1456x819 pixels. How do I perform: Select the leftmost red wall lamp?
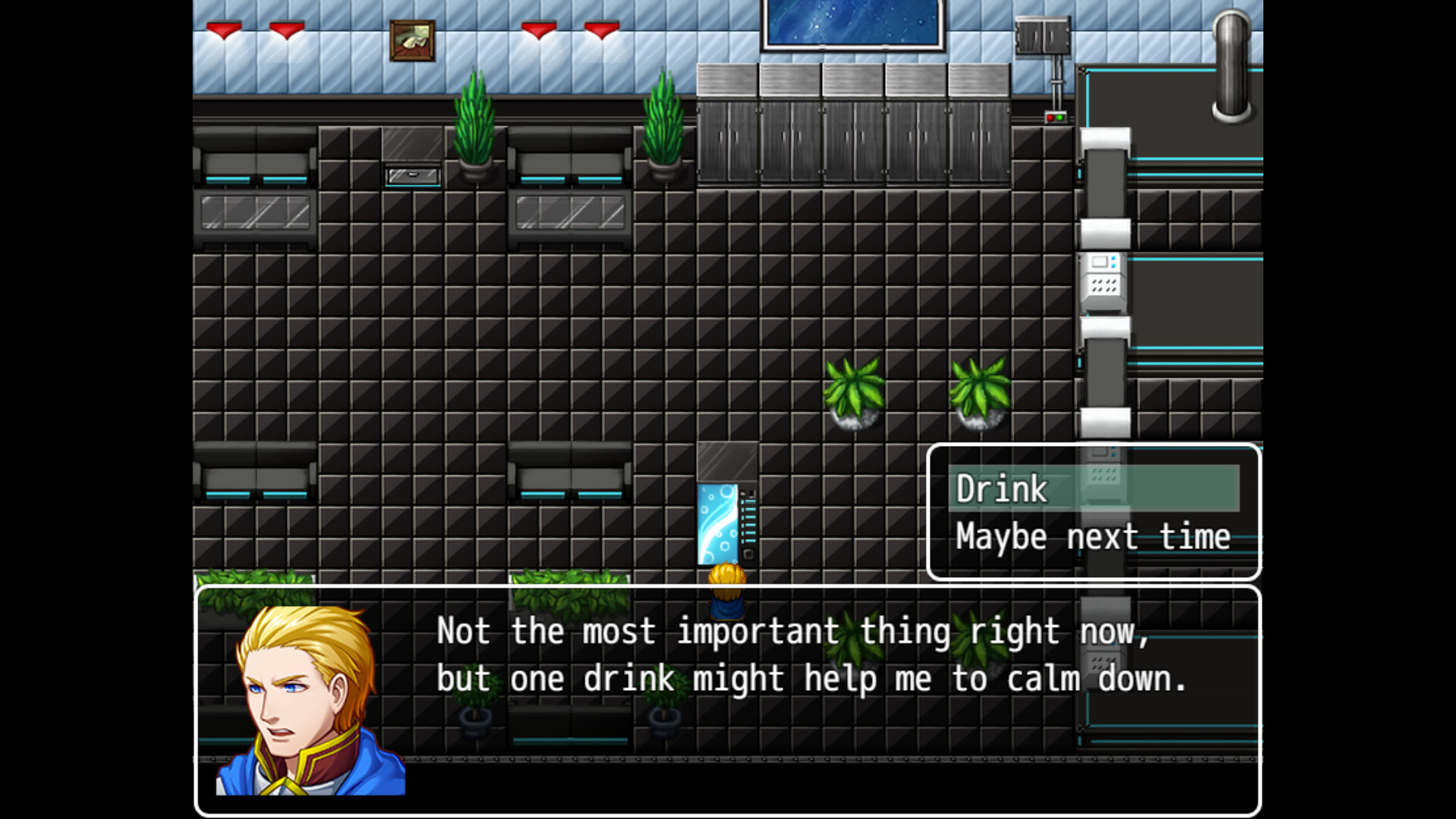click(222, 30)
